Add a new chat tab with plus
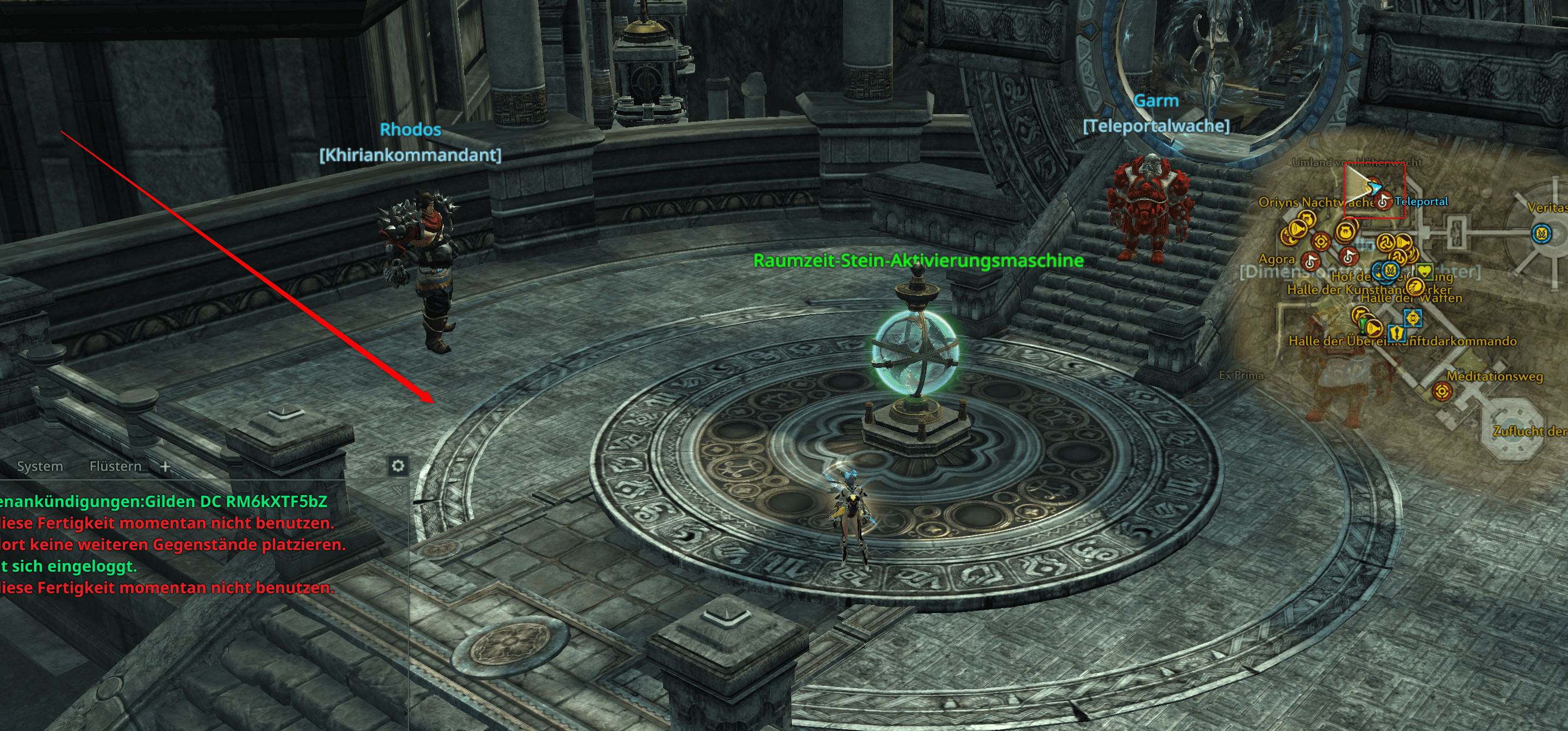Viewport: 1568px width, 731px height. 165,466
